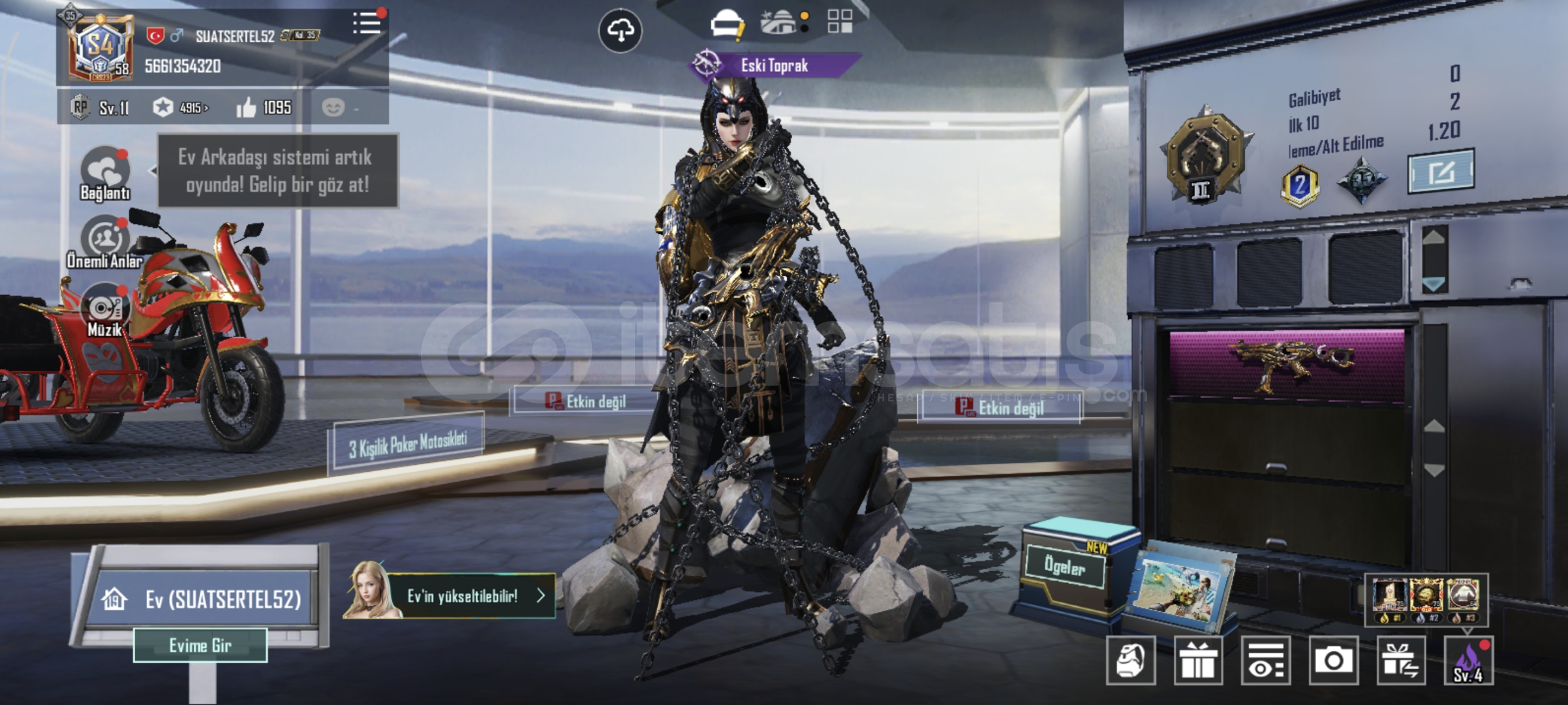Open the RP Sv. 11 royale pass
The height and width of the screenshot is (705, 1568).
click(x=101, y=108)
